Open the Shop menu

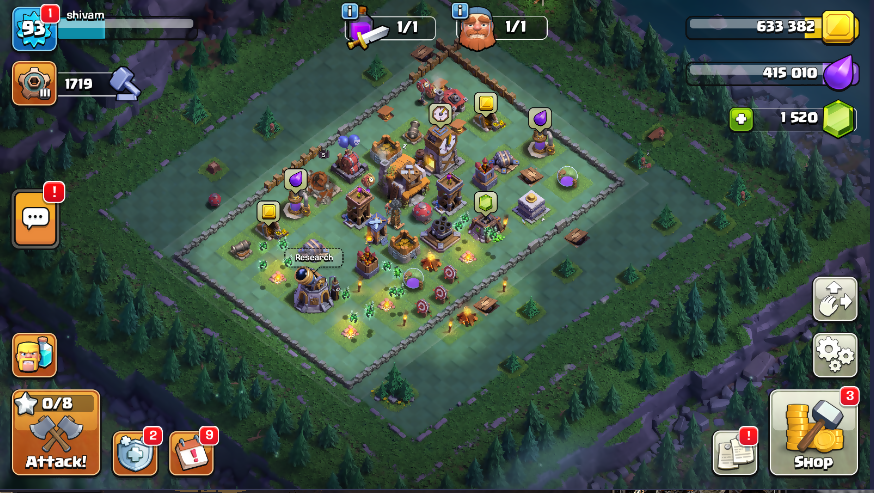[812, 433]
